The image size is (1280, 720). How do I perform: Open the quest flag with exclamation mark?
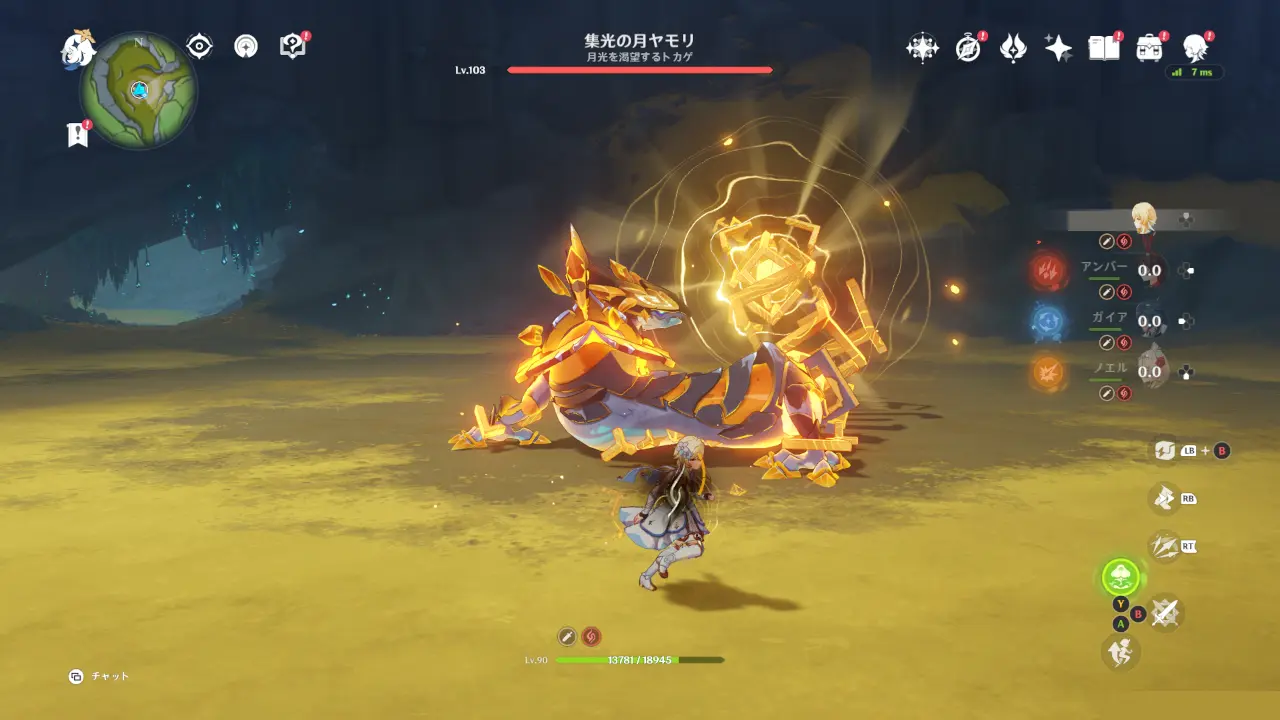78,135
